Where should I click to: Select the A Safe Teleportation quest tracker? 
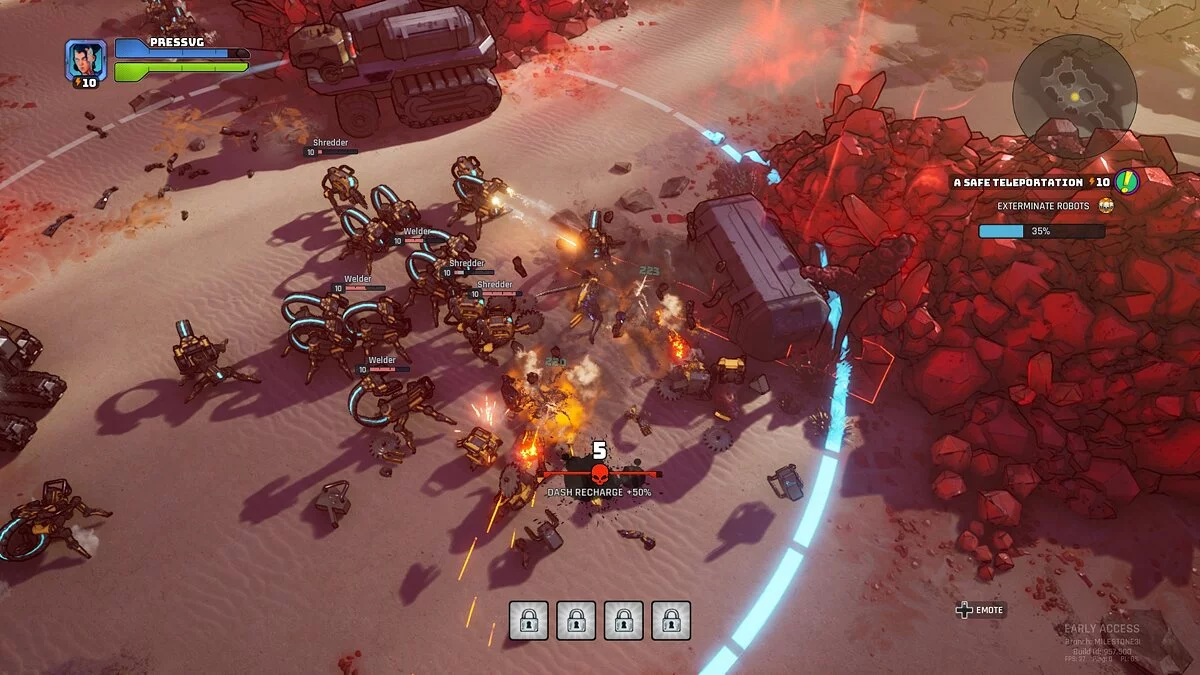(x=1017, y=183)
